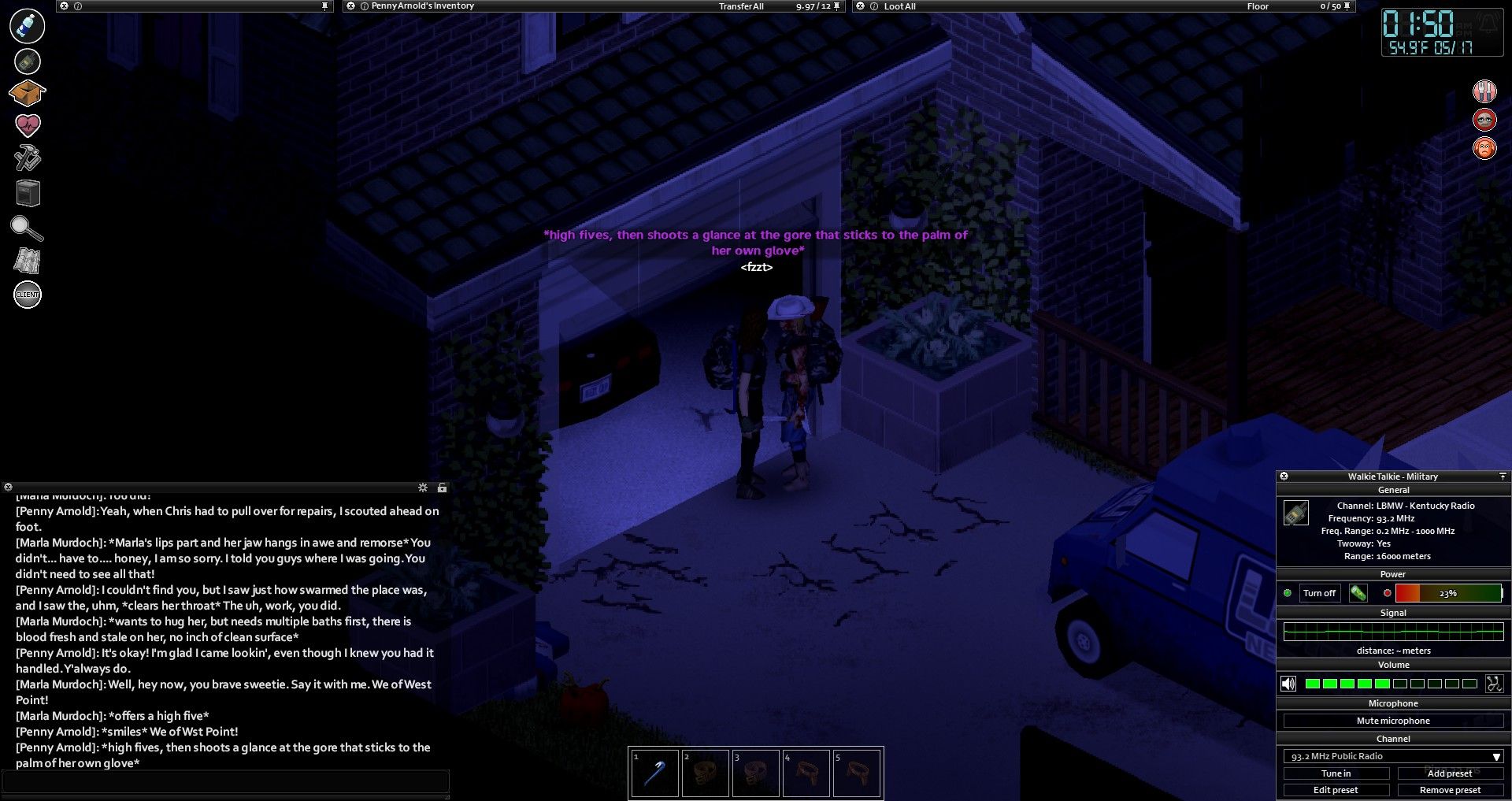Open the health panel heart icon
Screen dimensions: 1512x801
[28, 125]
